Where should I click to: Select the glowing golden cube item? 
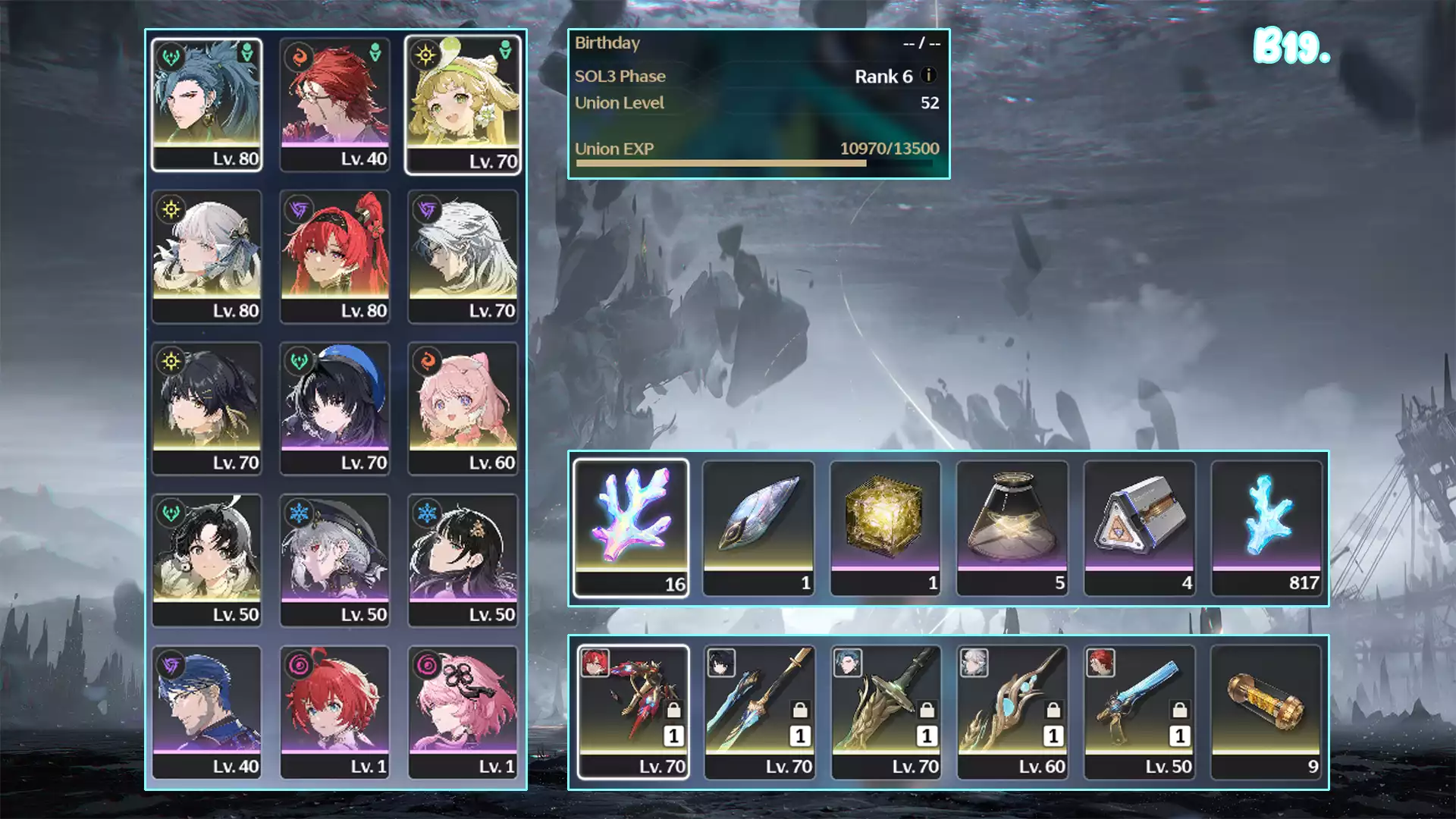(x=885, y=527)
